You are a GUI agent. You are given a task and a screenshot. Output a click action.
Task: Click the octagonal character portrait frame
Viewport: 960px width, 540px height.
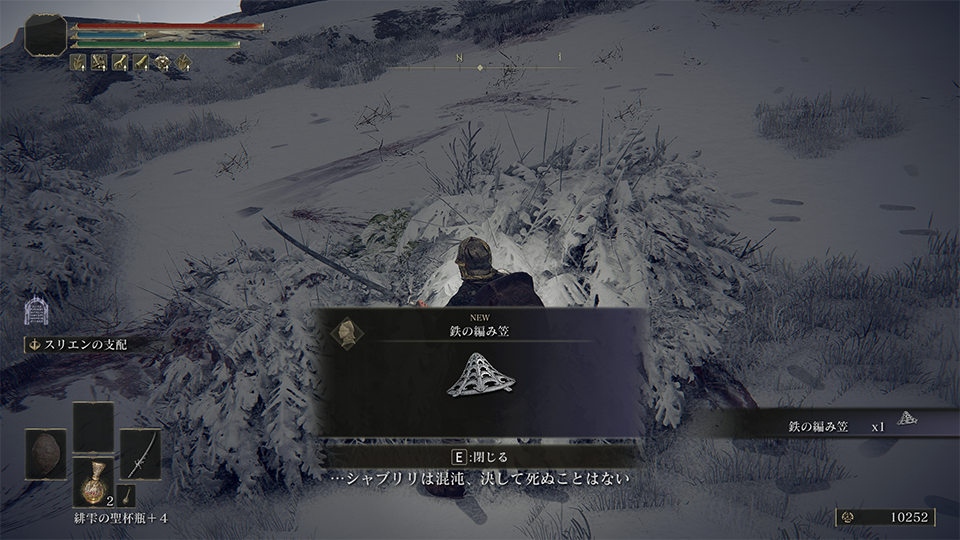pyautogui.click(x=45, y=35)
